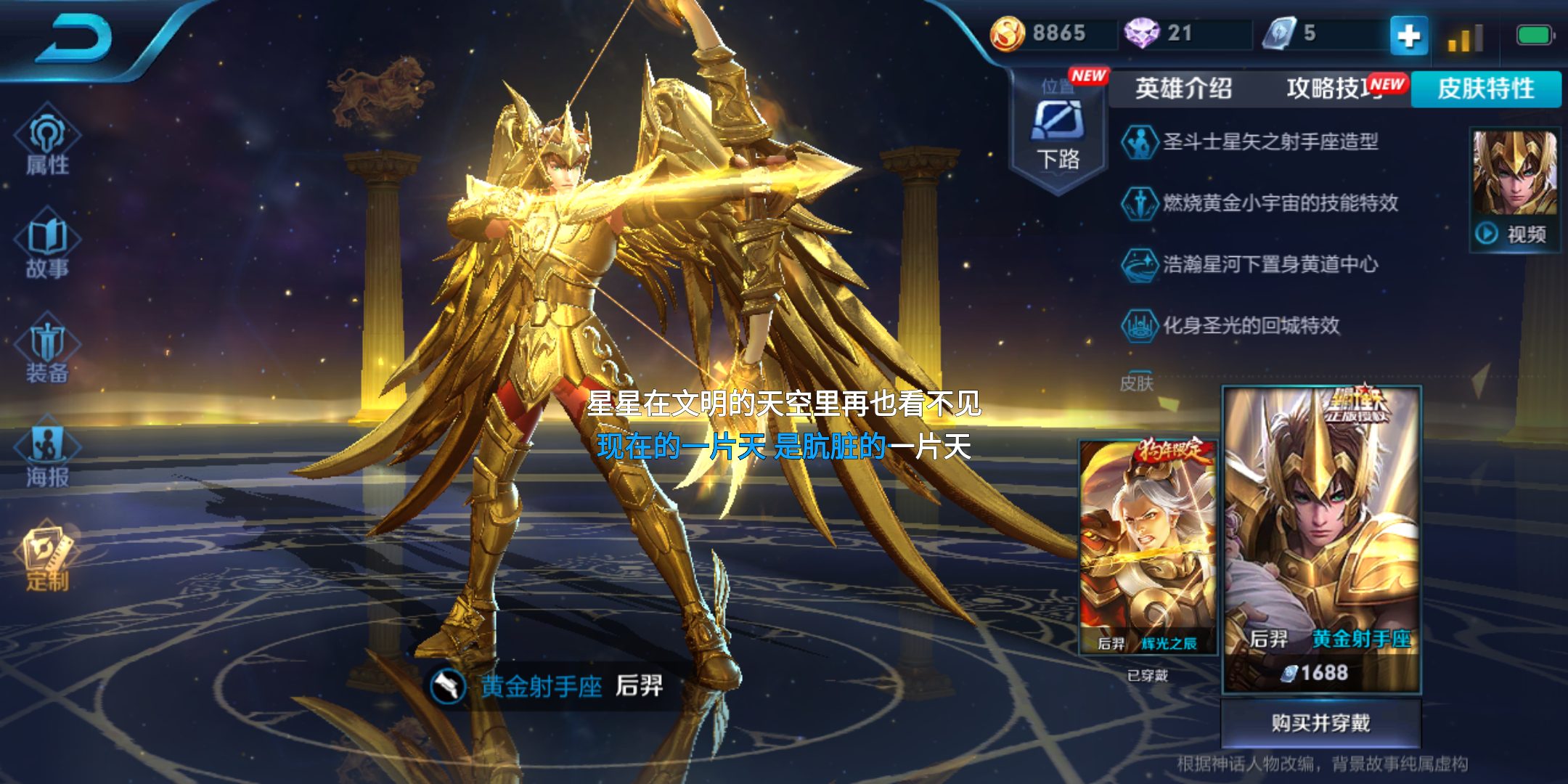Click 购买并穿戴 to buy the skin

tap(1320, 723)
